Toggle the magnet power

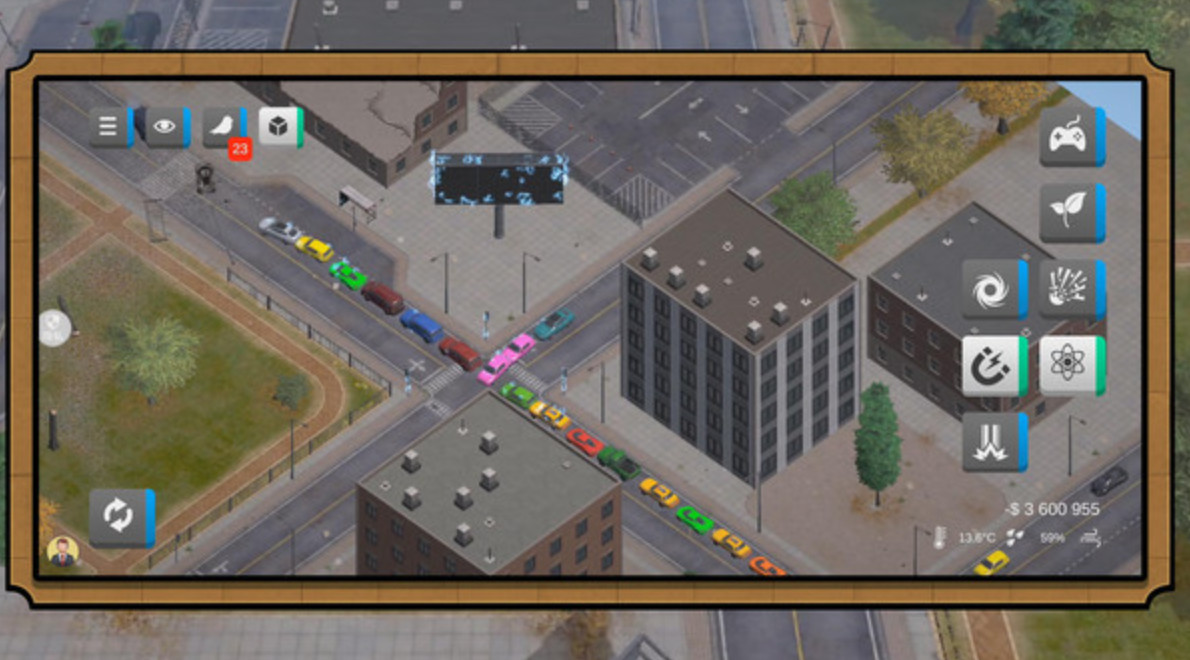click(x=992, y=365)
